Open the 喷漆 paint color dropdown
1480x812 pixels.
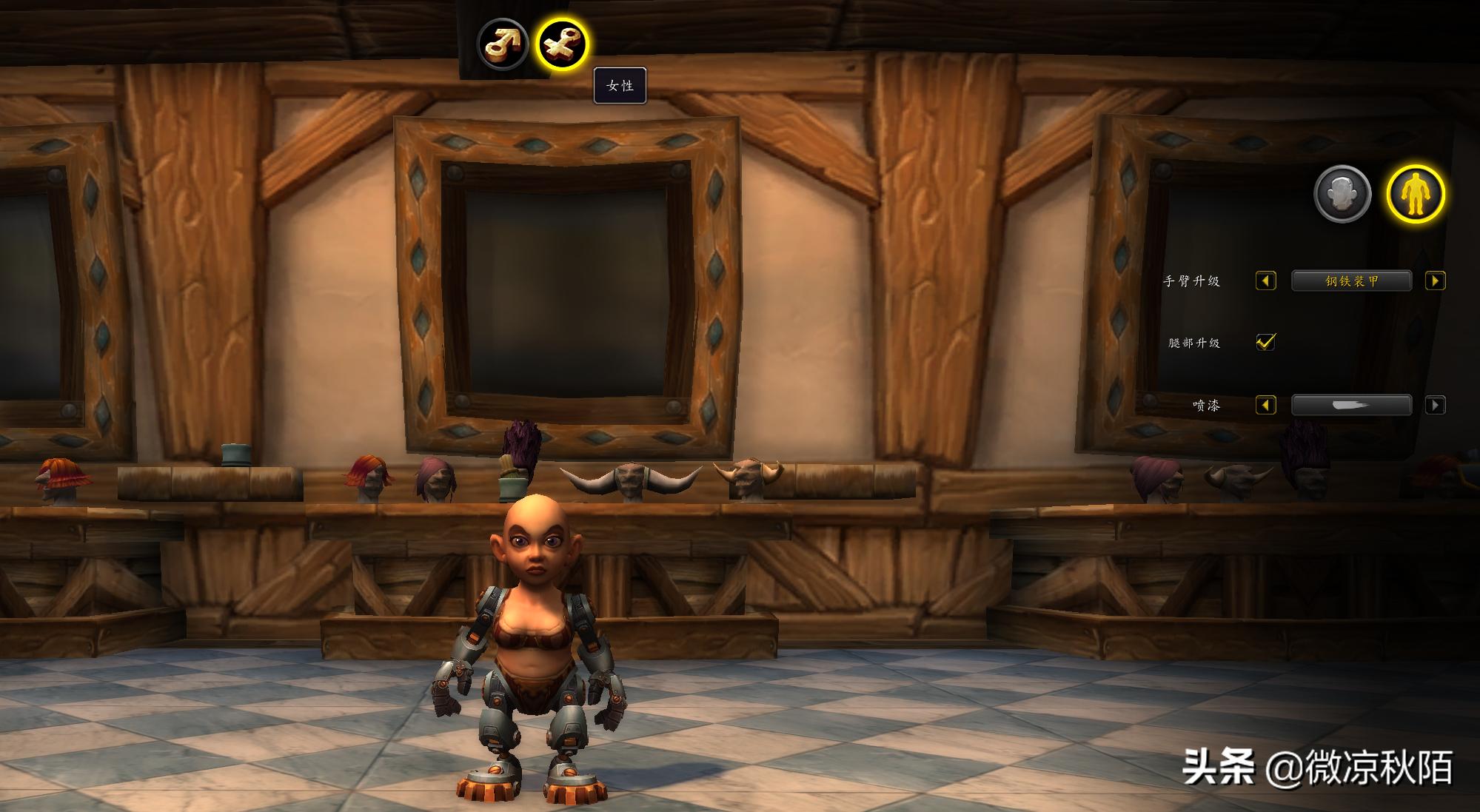pyautogui.click(x=1351, y=406)
